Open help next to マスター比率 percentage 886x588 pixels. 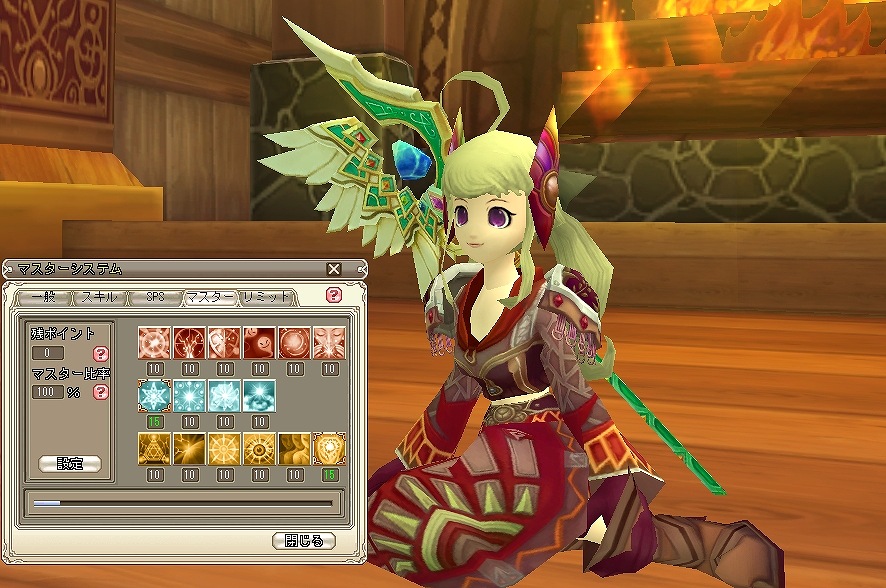coord(100,392)
